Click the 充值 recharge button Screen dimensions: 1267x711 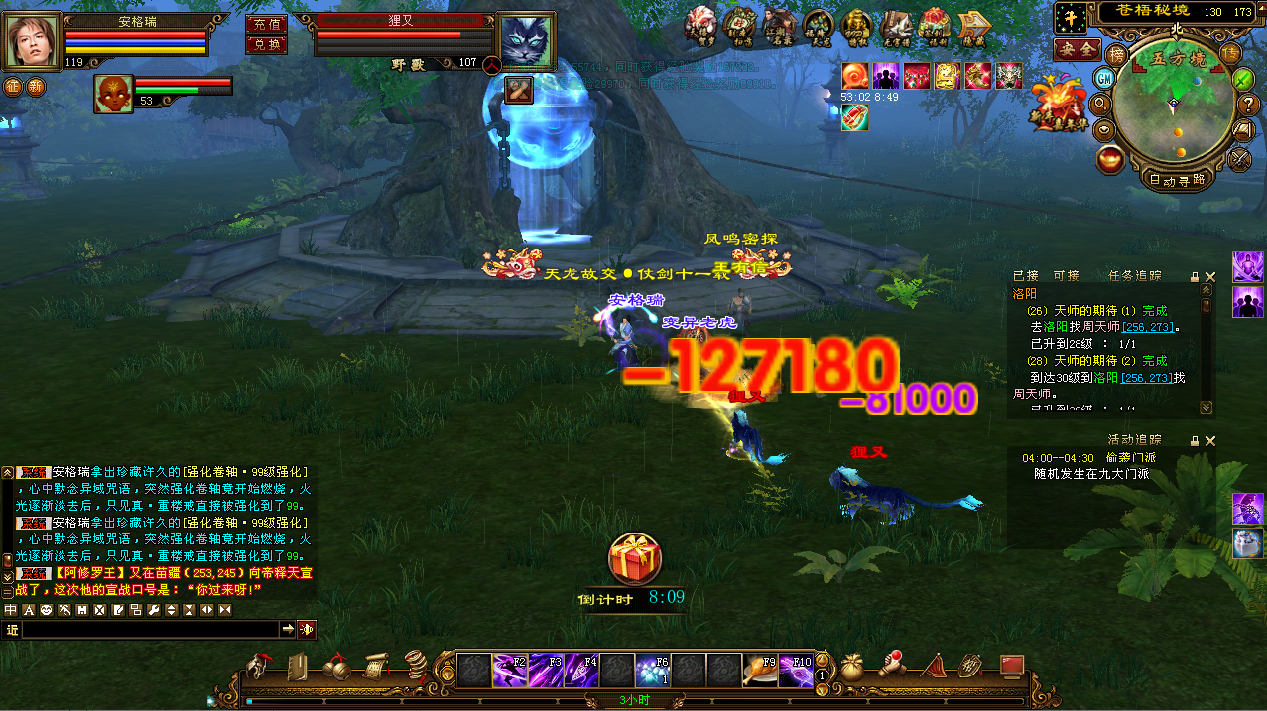click(x=266, y=23)
